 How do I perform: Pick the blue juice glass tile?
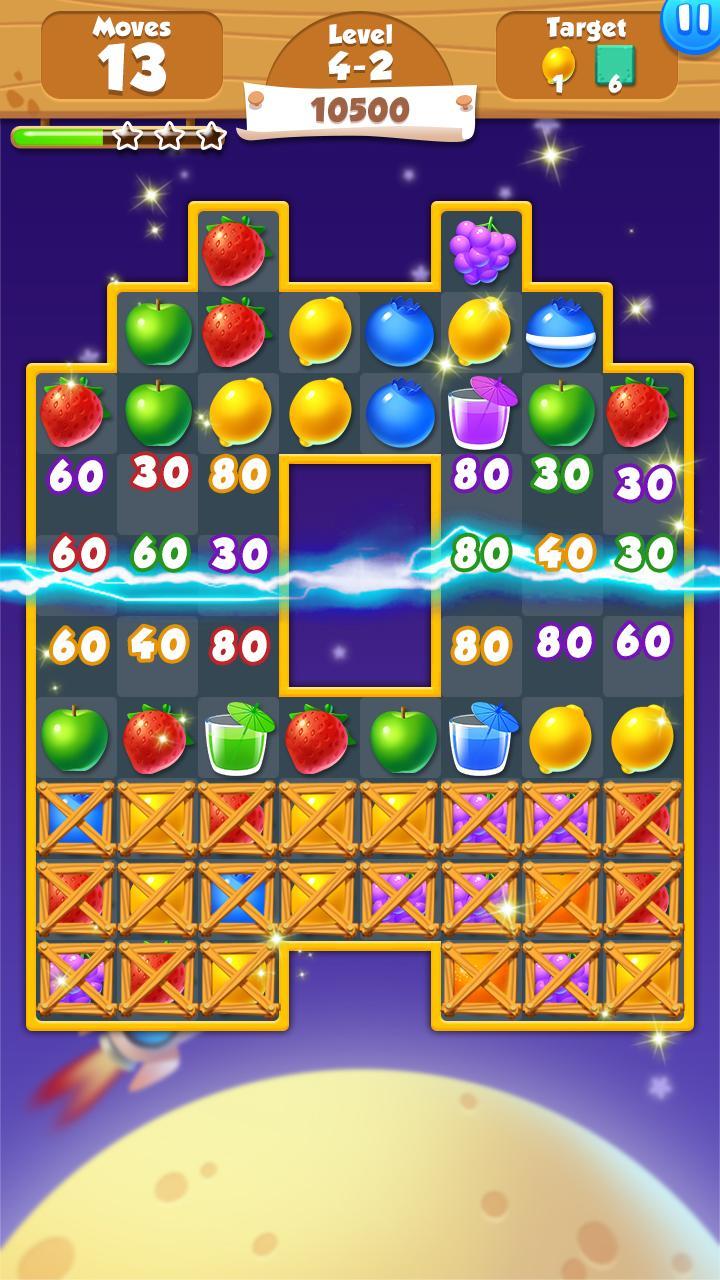pyautogui.click(x=481, y=738)
